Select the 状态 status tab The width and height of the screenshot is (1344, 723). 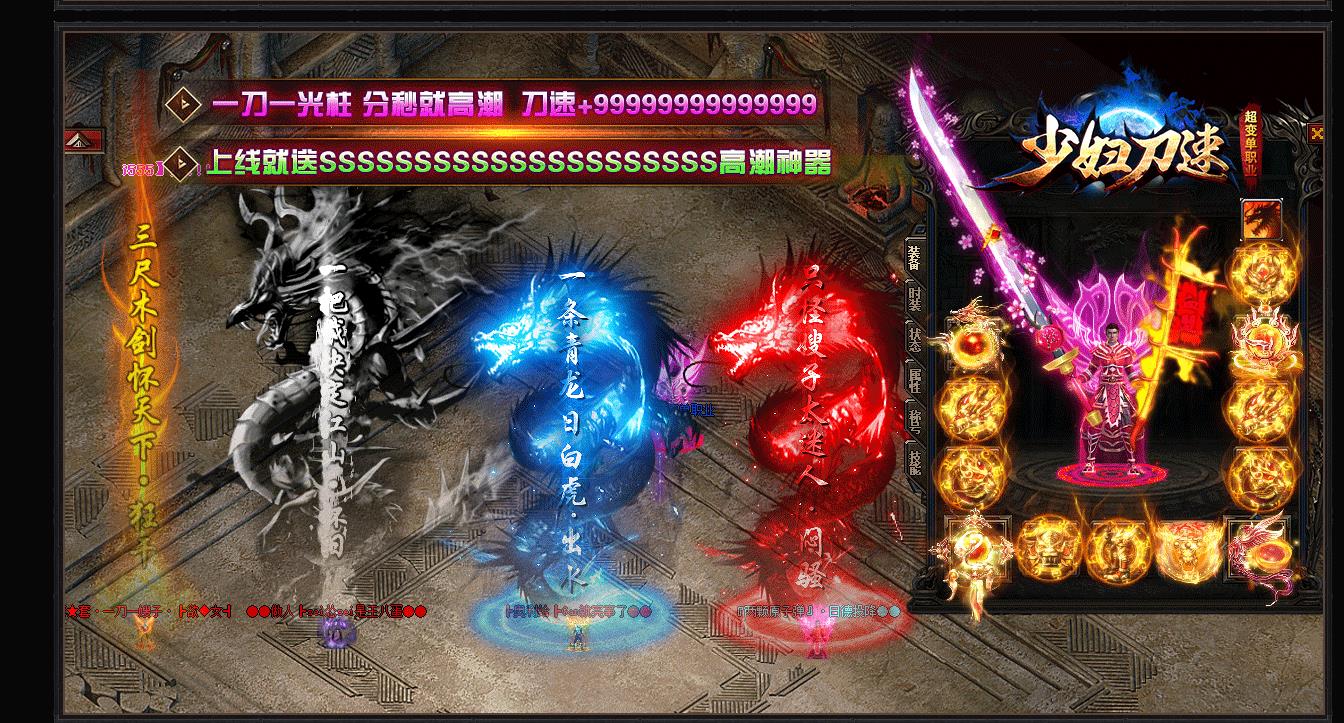[x=914, y=337]
